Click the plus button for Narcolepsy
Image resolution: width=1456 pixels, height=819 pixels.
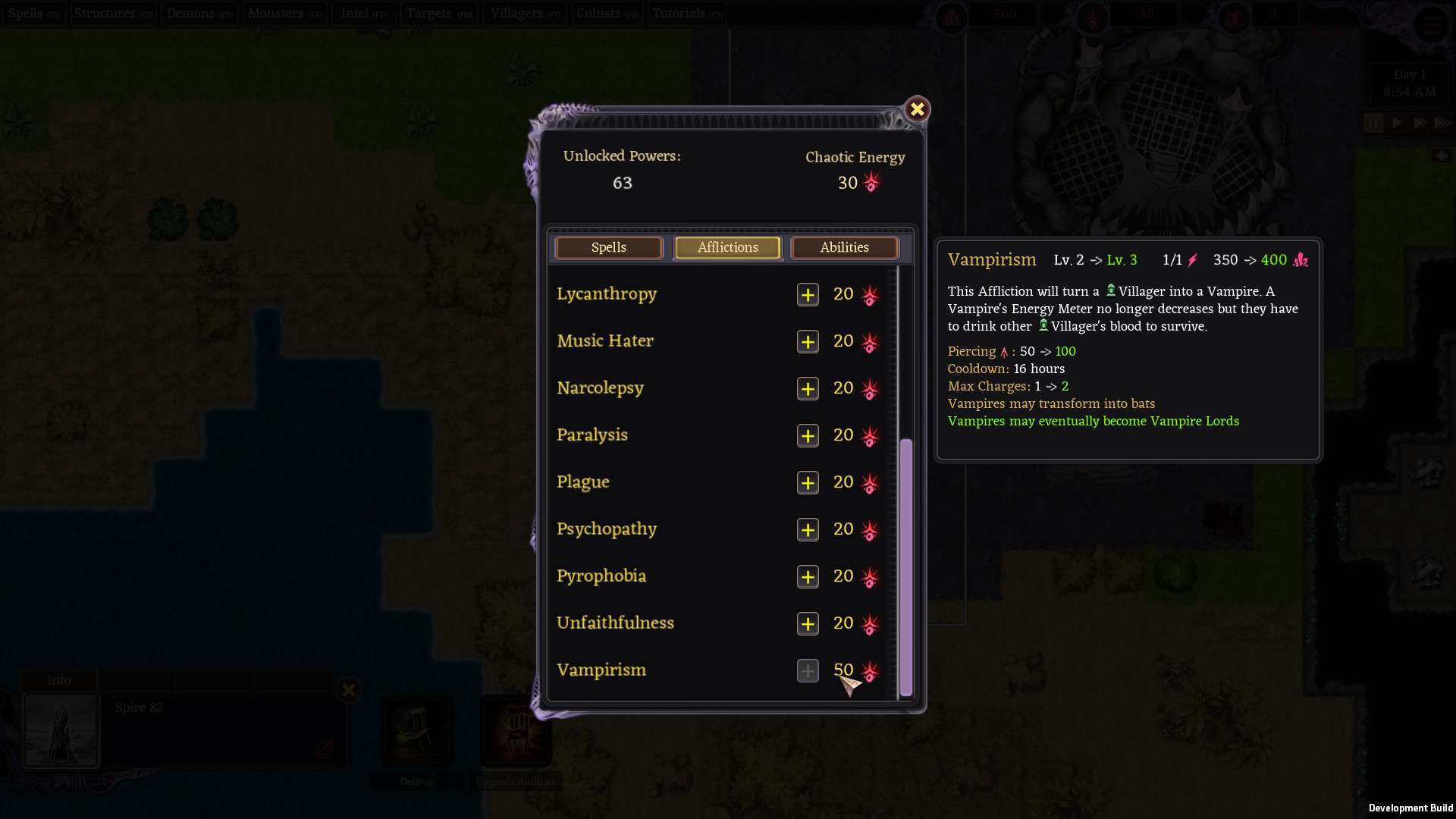(808, 389)
